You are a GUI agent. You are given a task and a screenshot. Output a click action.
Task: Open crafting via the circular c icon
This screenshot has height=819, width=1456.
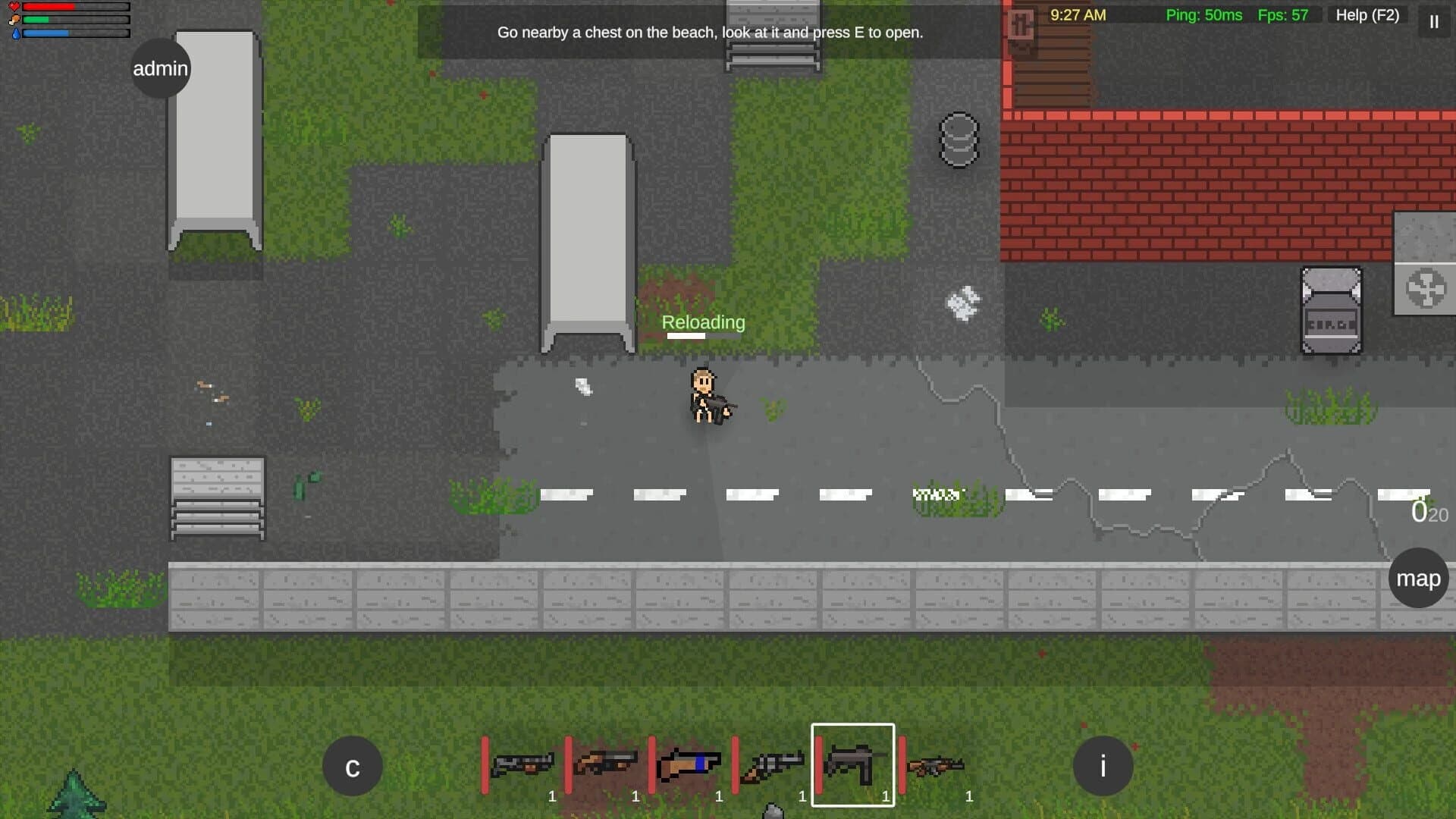point(352,766)
